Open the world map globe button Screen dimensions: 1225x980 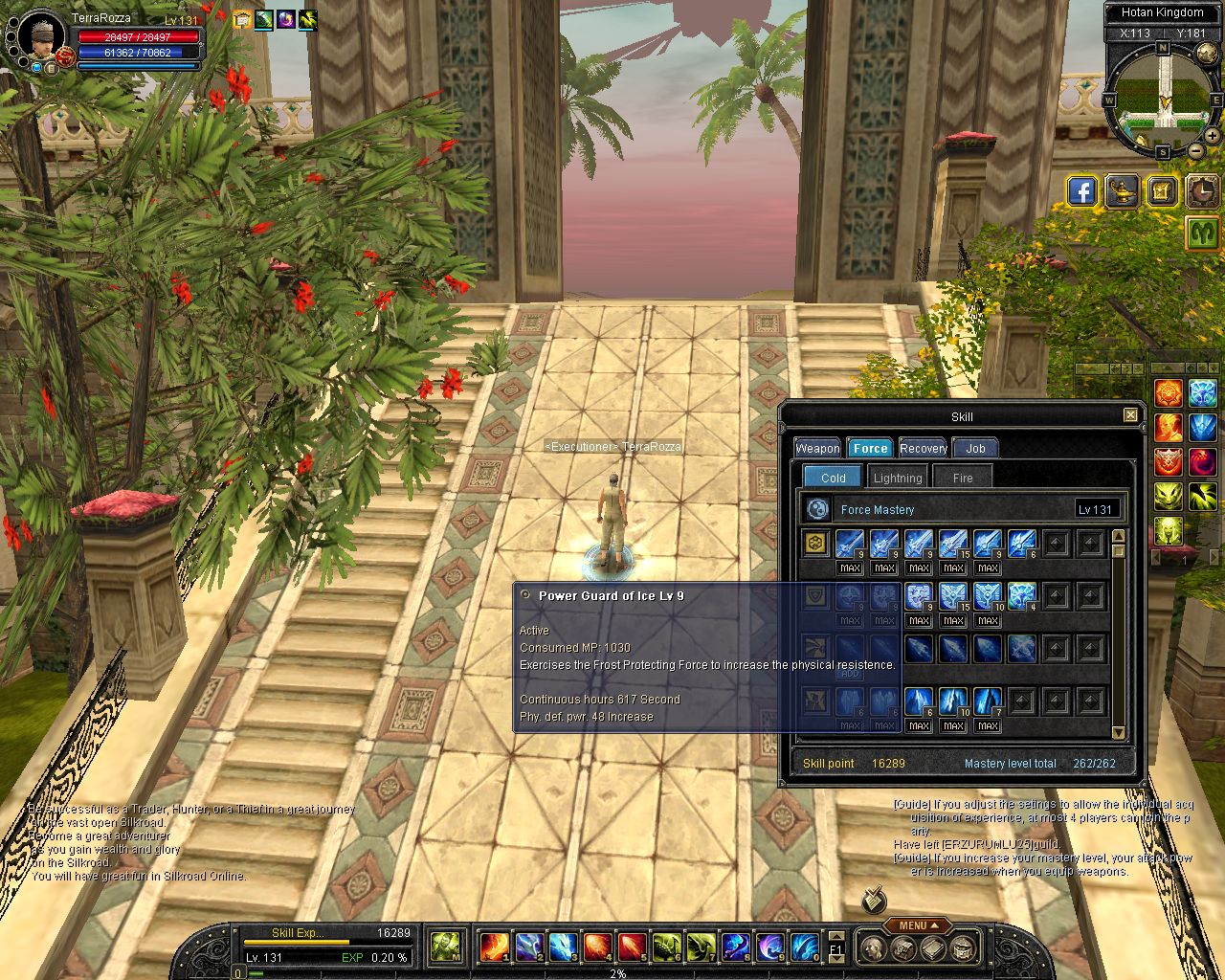pyautogui.click(x=1207, y=52)
